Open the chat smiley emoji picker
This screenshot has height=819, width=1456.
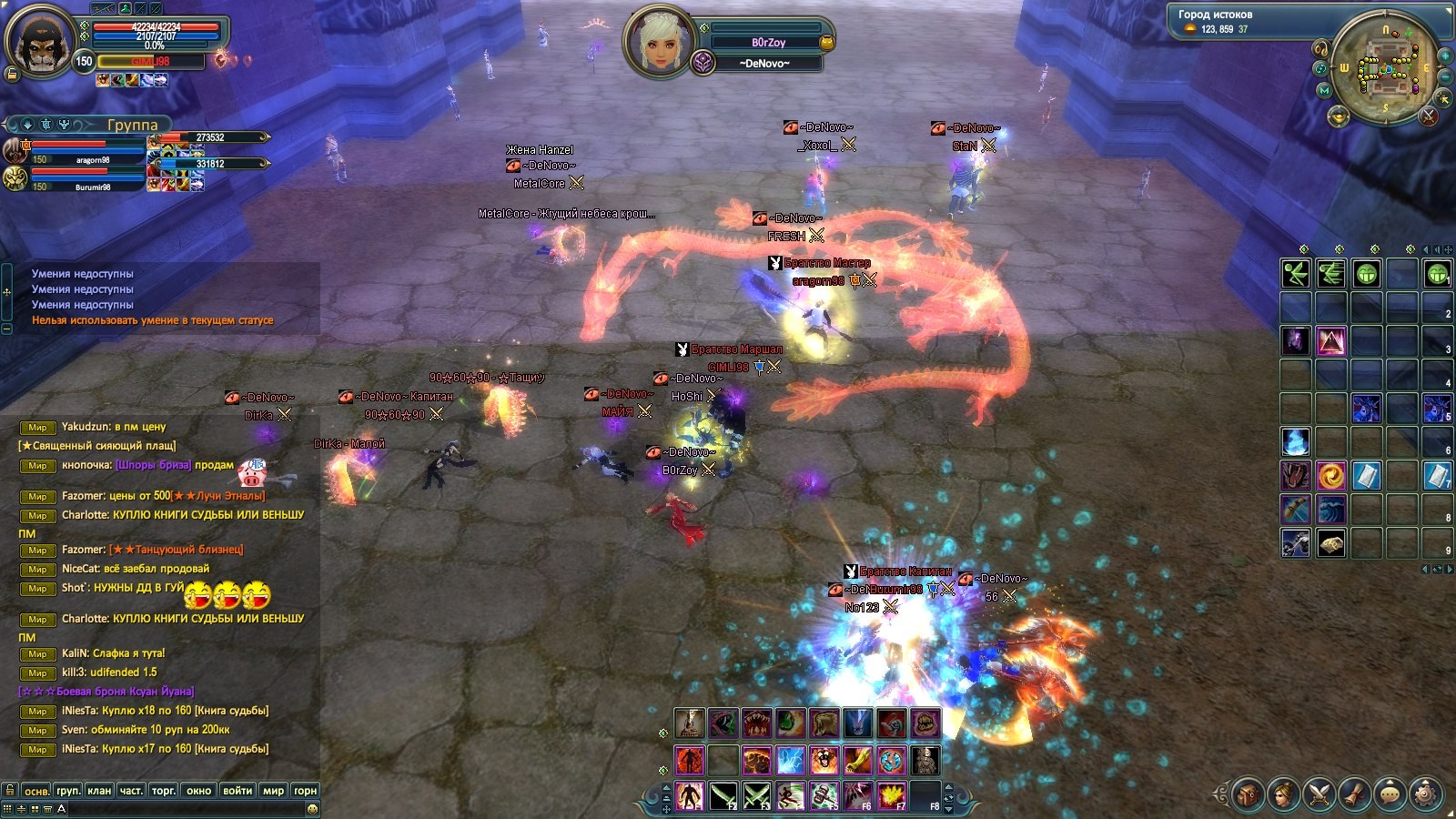312,808
